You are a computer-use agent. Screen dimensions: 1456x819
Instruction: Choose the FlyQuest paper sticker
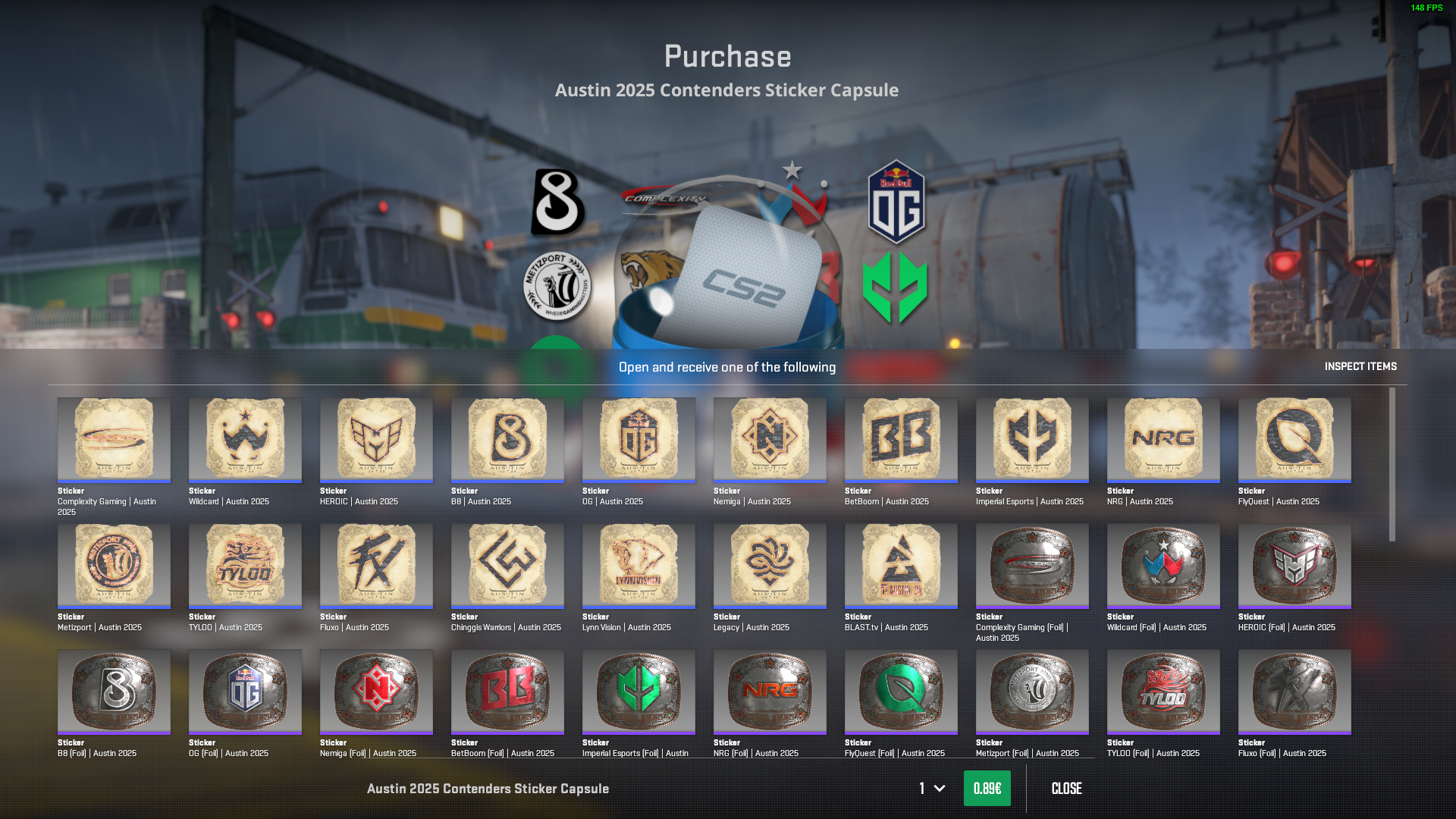[x=1294, y=439]
